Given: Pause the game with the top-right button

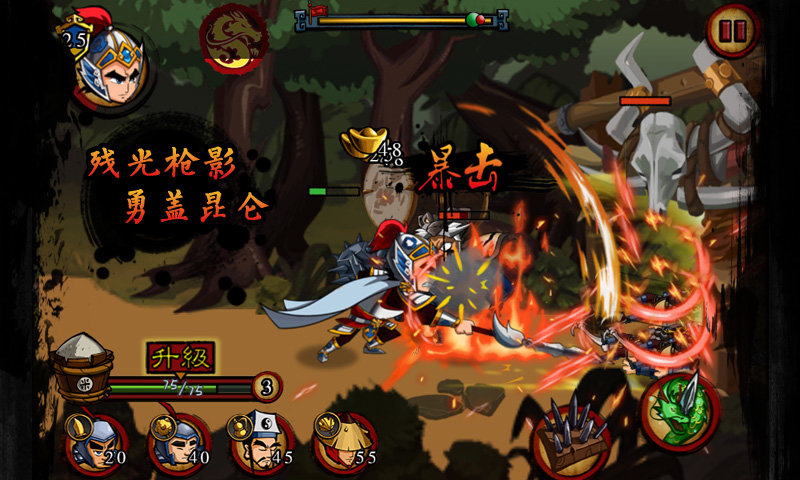Looking at the screenshot, I should pyautogui.click(x=733, y=32).
